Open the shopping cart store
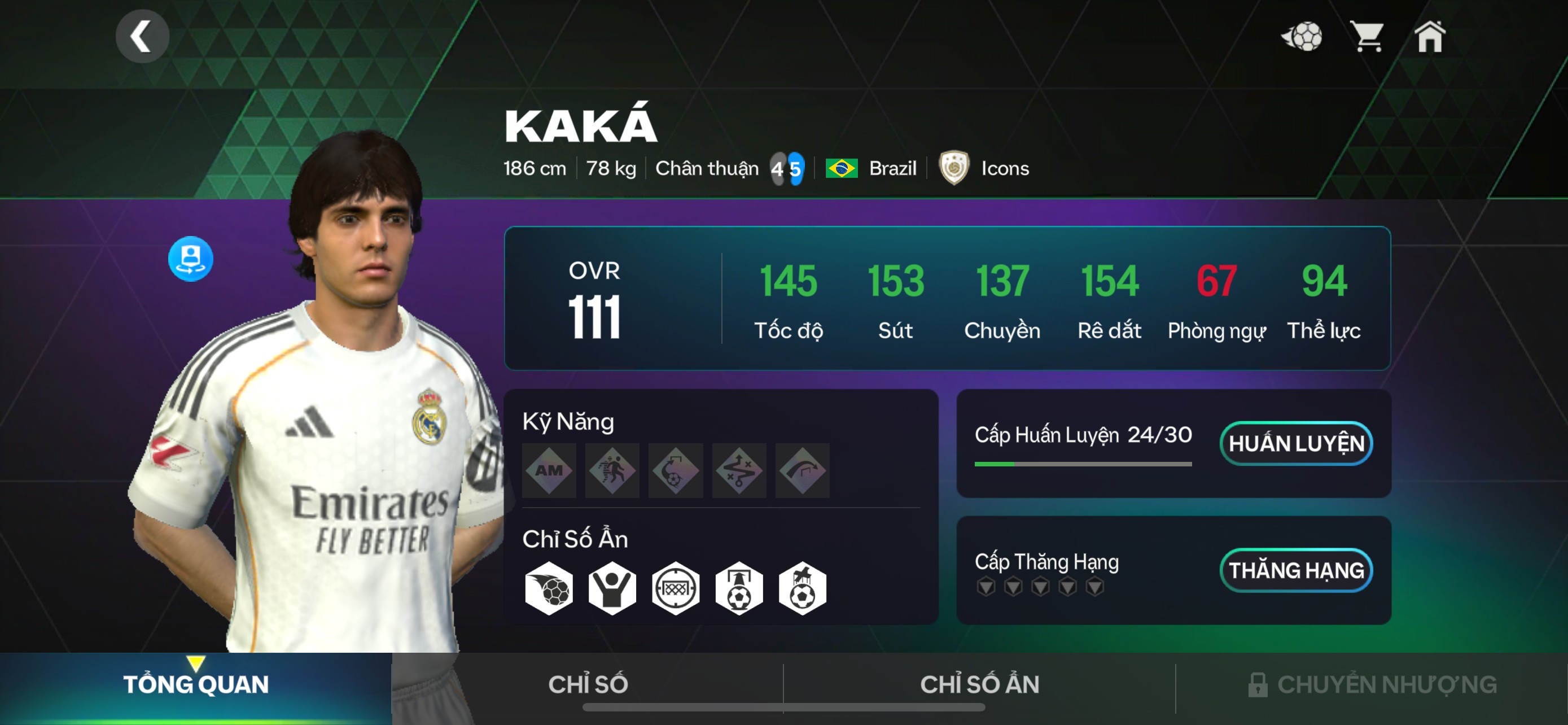1568x725 pixels. pos(1366,37)
